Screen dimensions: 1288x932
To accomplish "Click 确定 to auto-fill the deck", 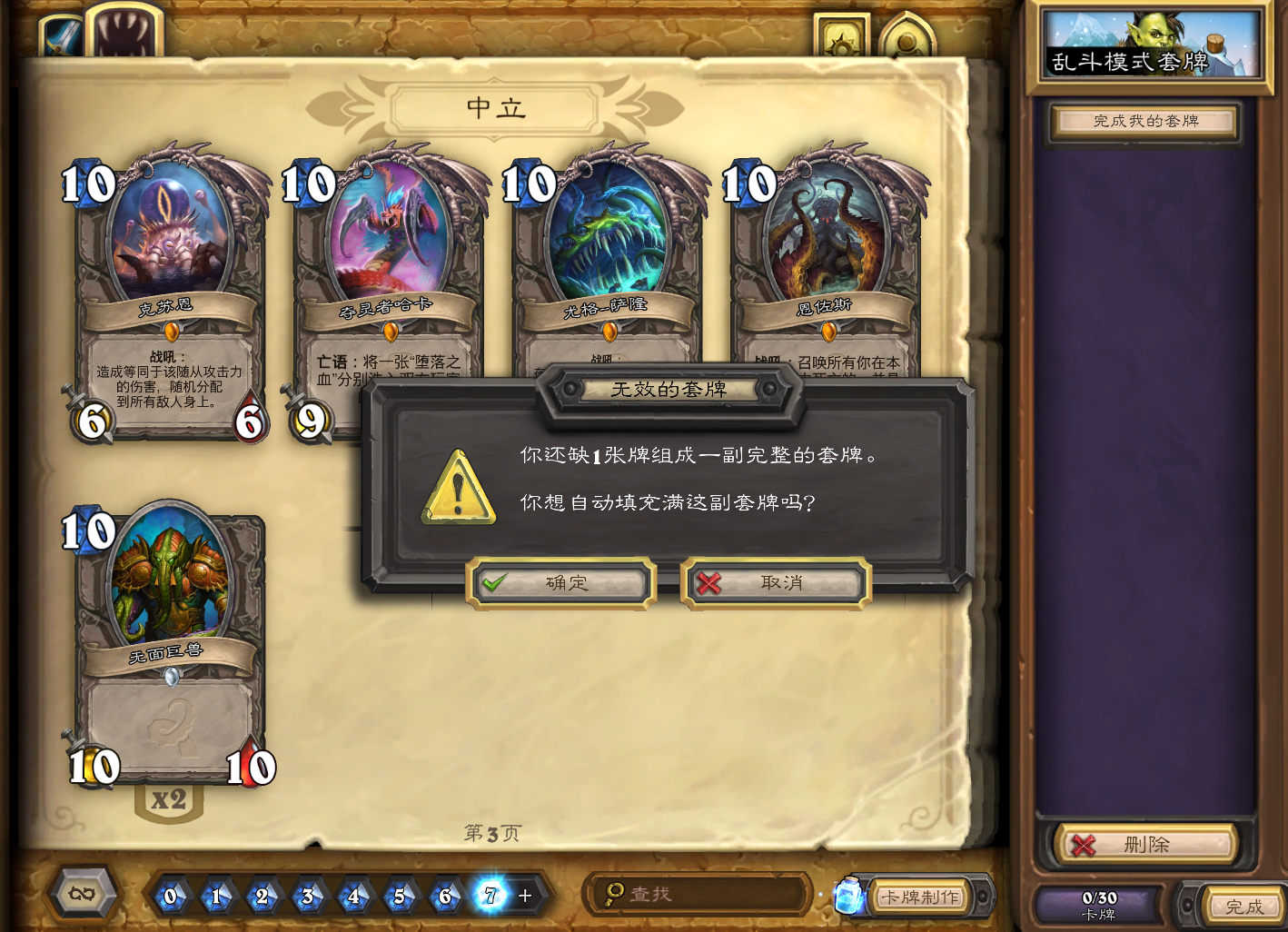I will tap(560, 583).
